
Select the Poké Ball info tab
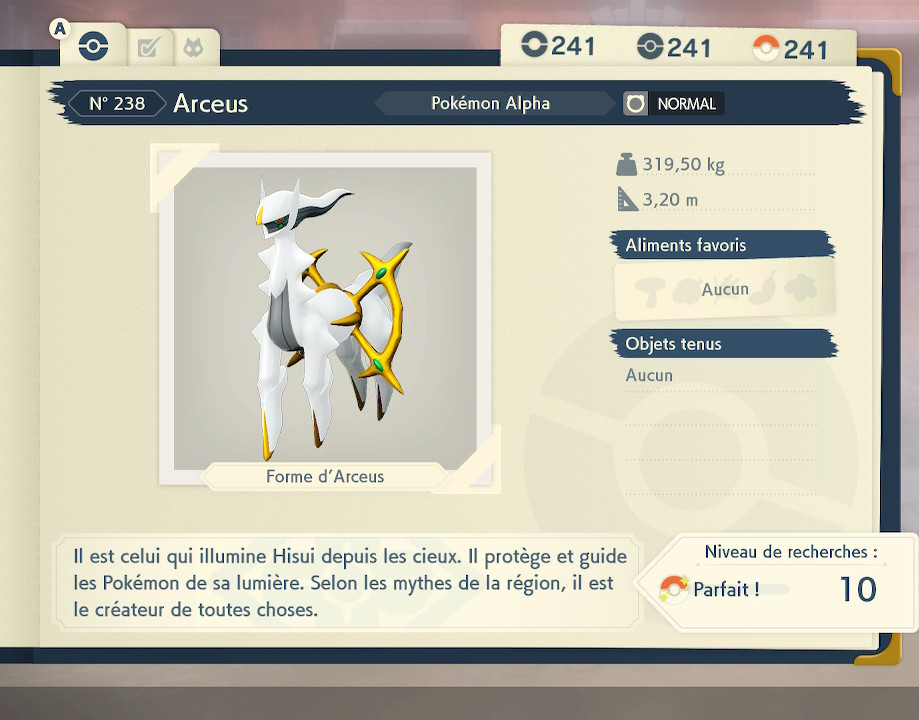(93, 46)
